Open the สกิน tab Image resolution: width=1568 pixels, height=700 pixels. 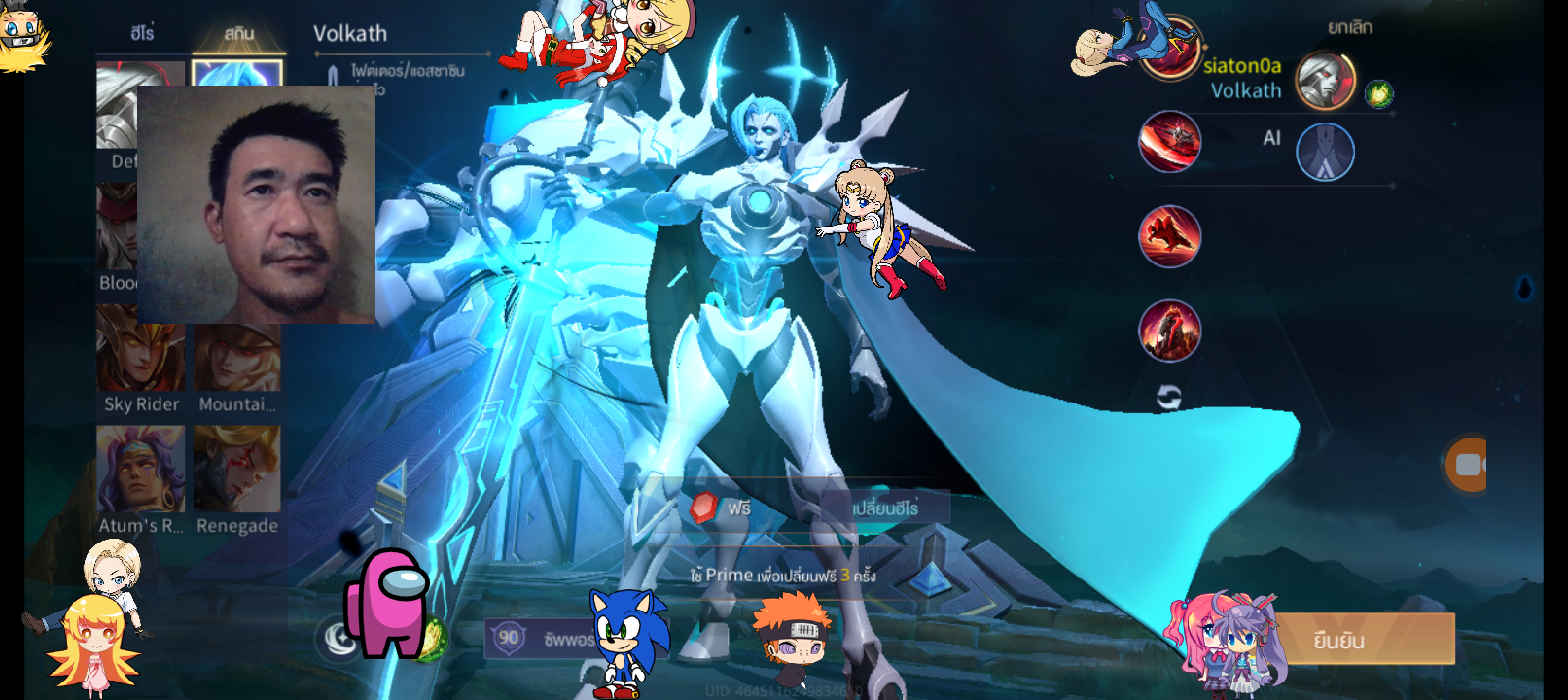point(238,33)
